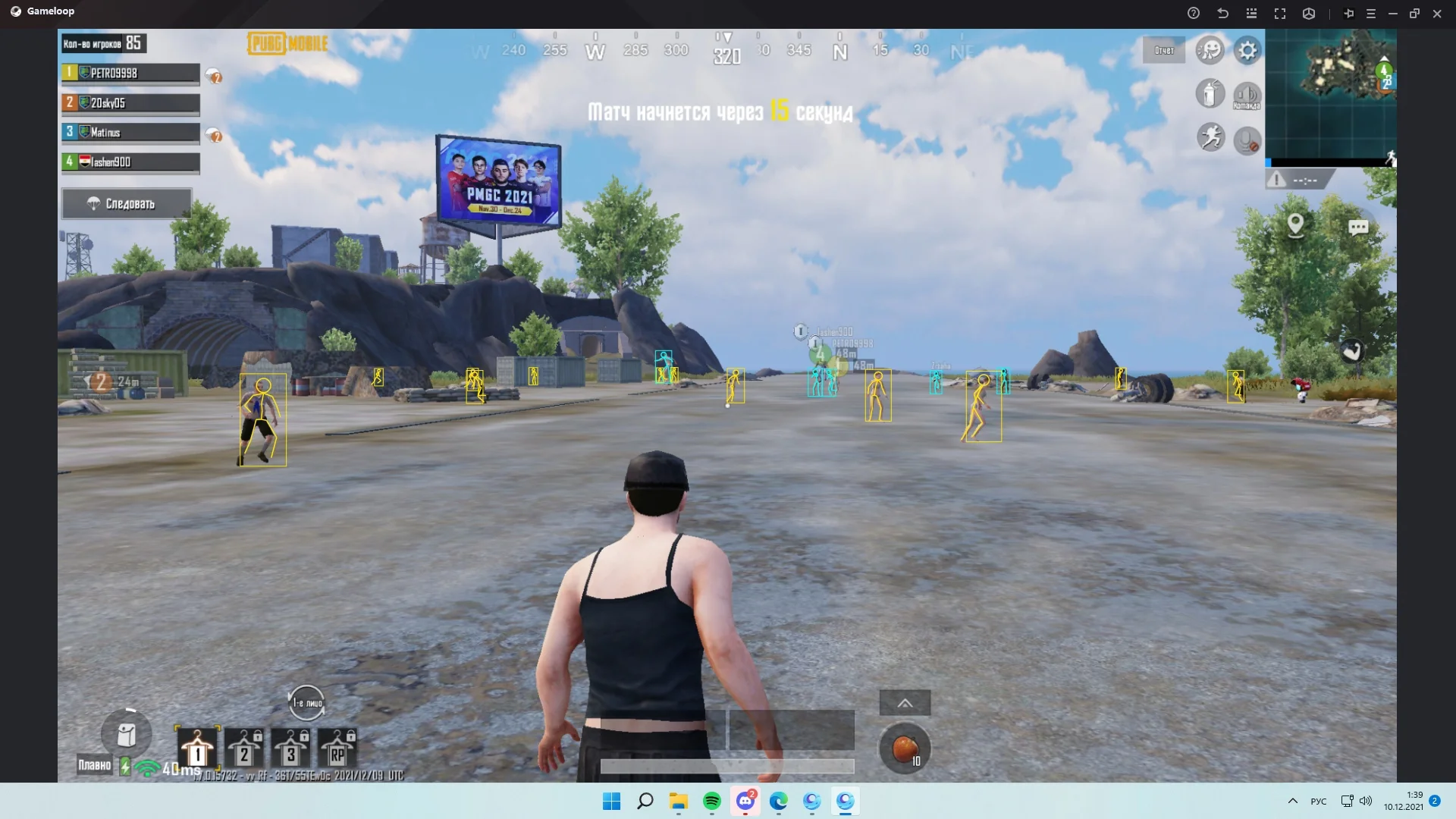This screenshot has width=1456, height=819.
Task: Unmute the disabled microphone icon
Action: pyautogui.click(x=1247, y=140)
